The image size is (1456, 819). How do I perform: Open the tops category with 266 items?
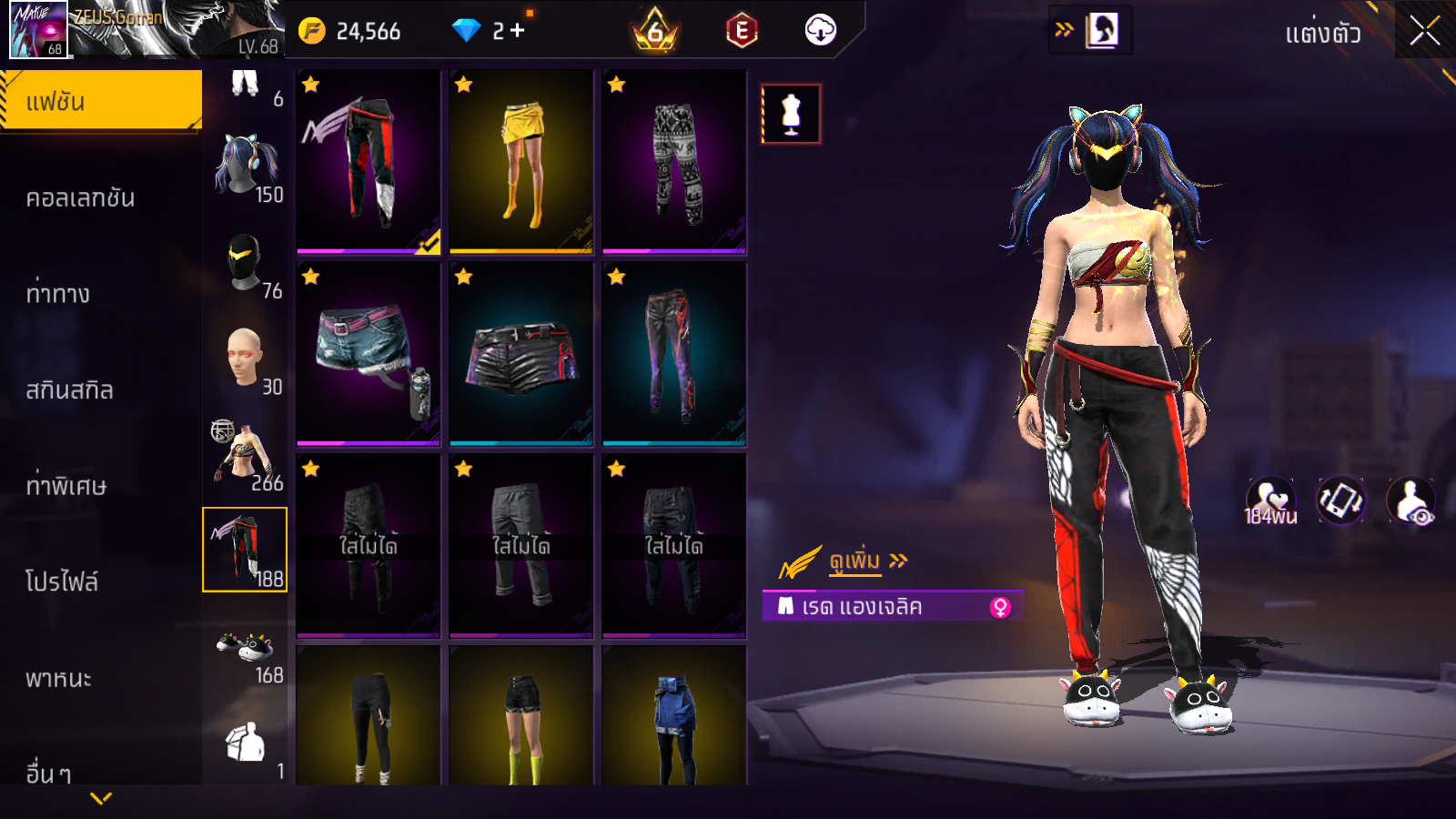(246, 455)
